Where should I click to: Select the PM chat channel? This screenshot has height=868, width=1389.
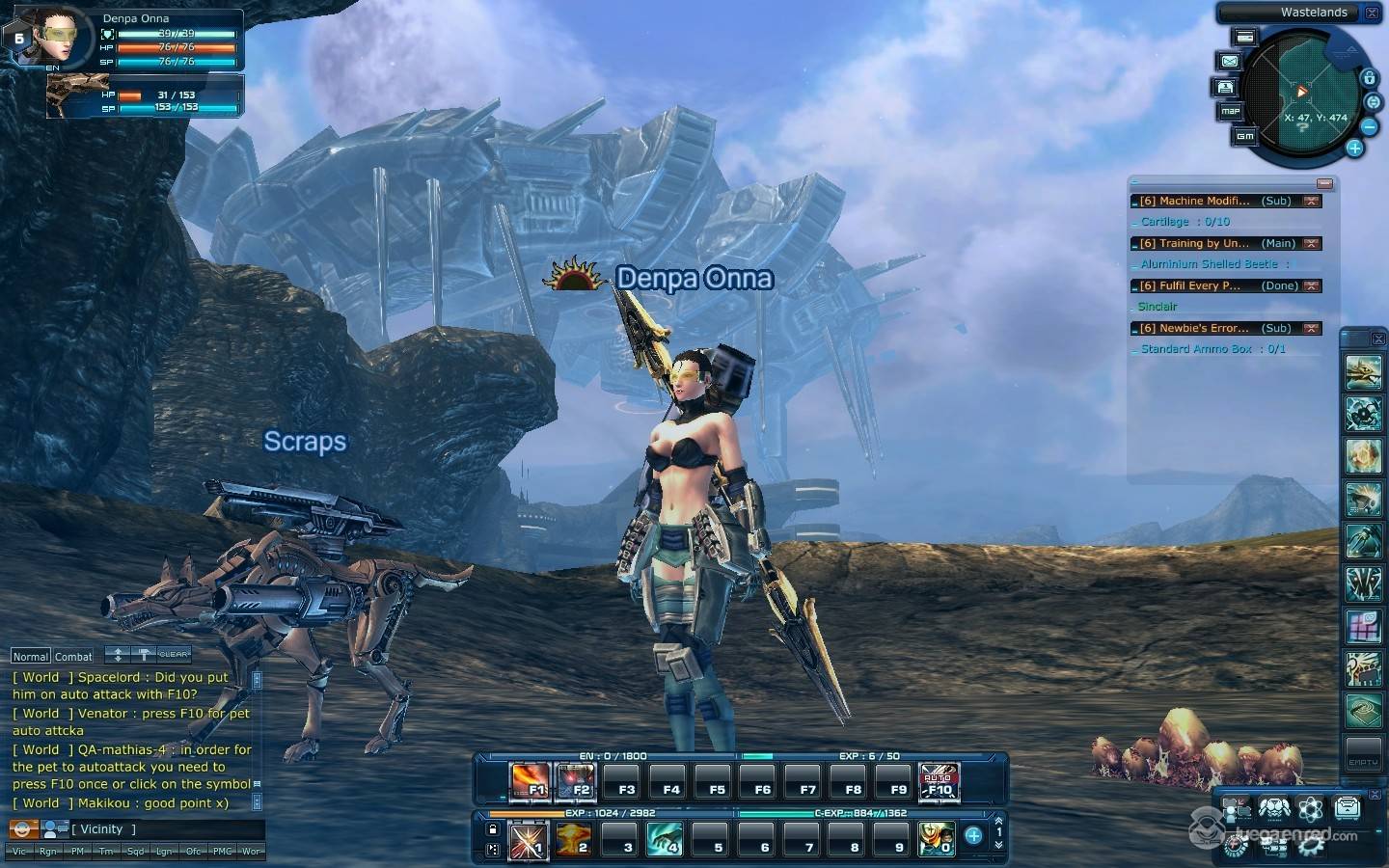click(x=77, y=852)
